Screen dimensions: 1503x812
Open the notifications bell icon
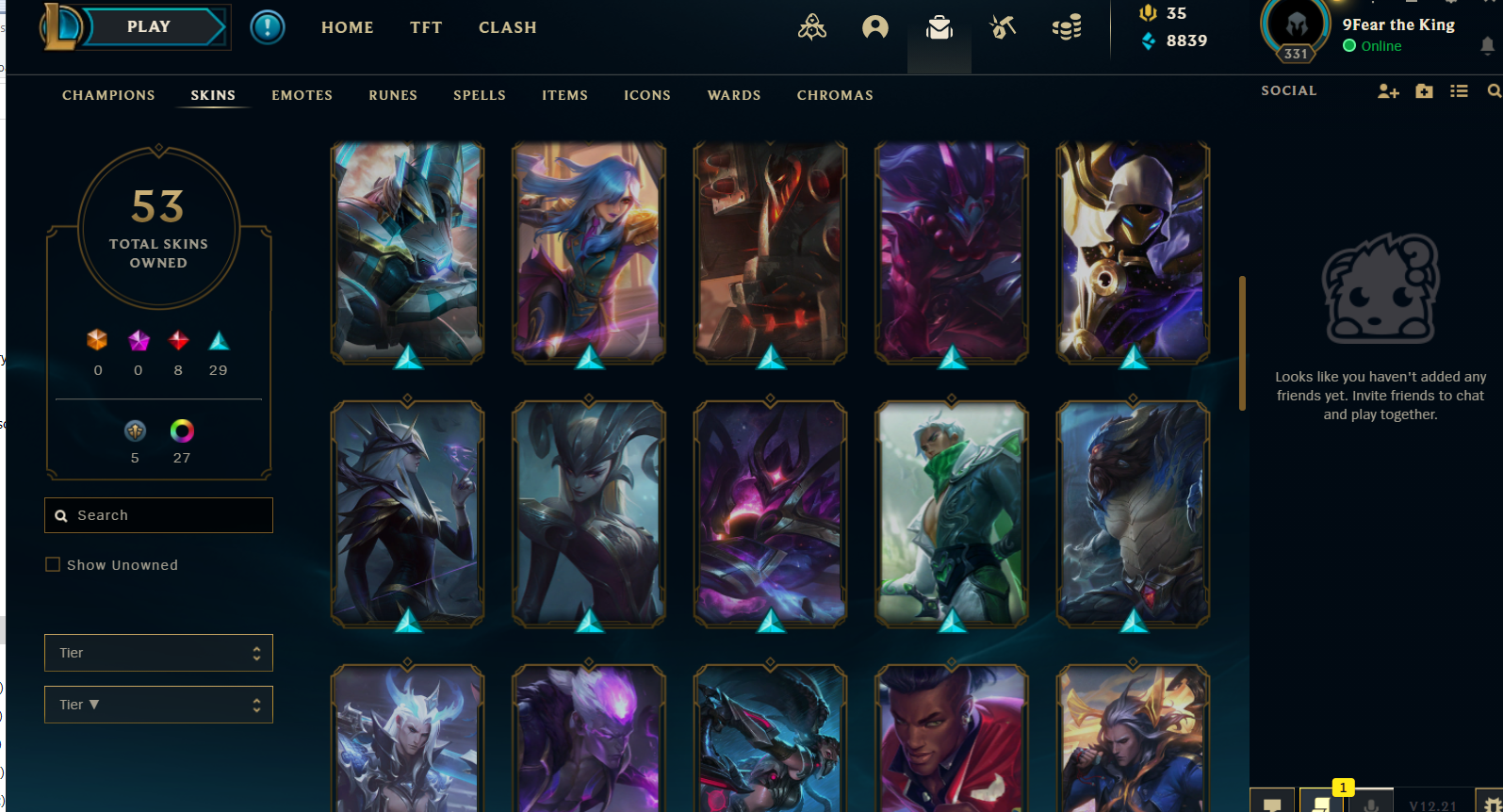(1487, 45)
